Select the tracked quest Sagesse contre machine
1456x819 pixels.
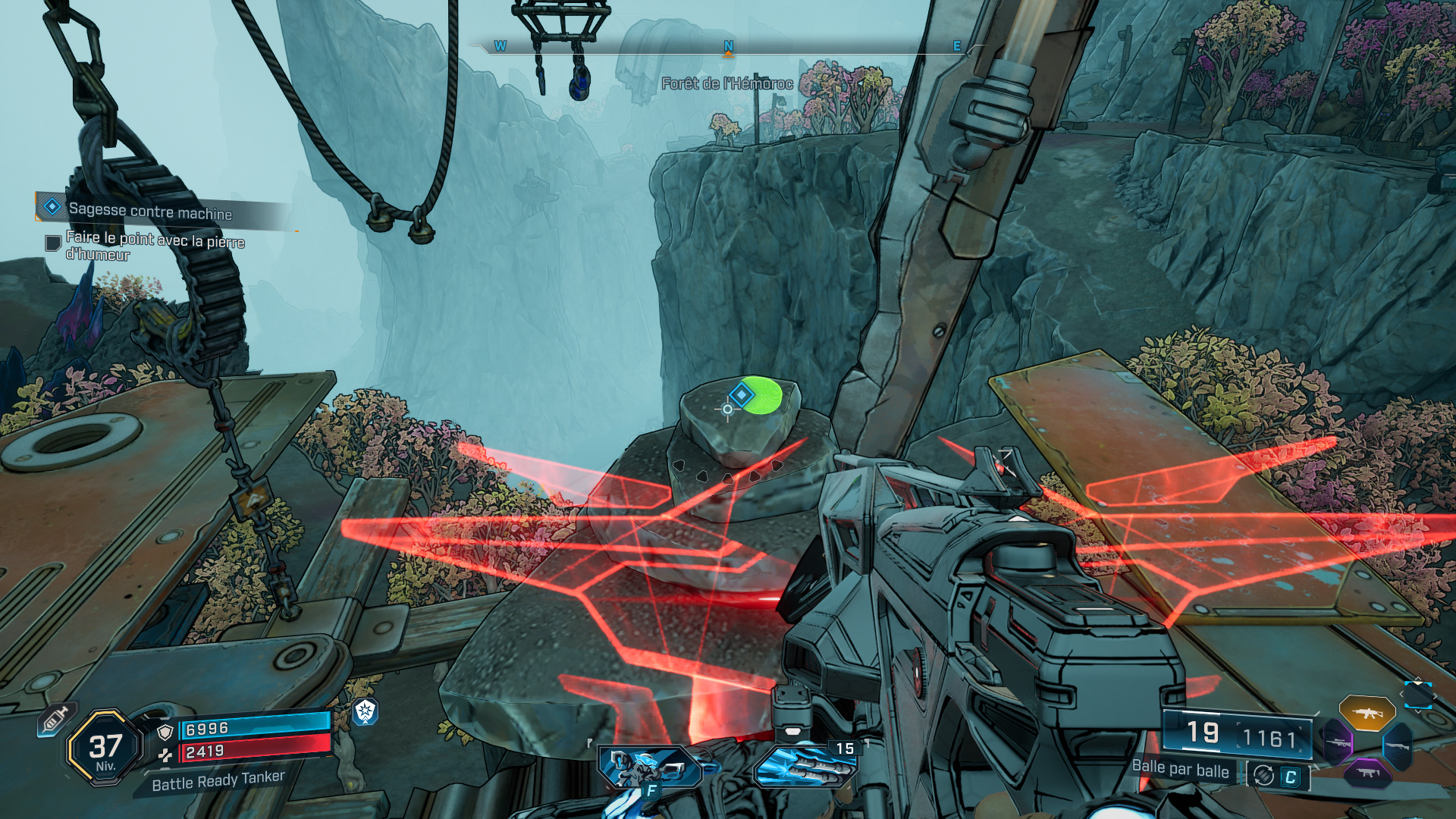click(x=149, y=211)
